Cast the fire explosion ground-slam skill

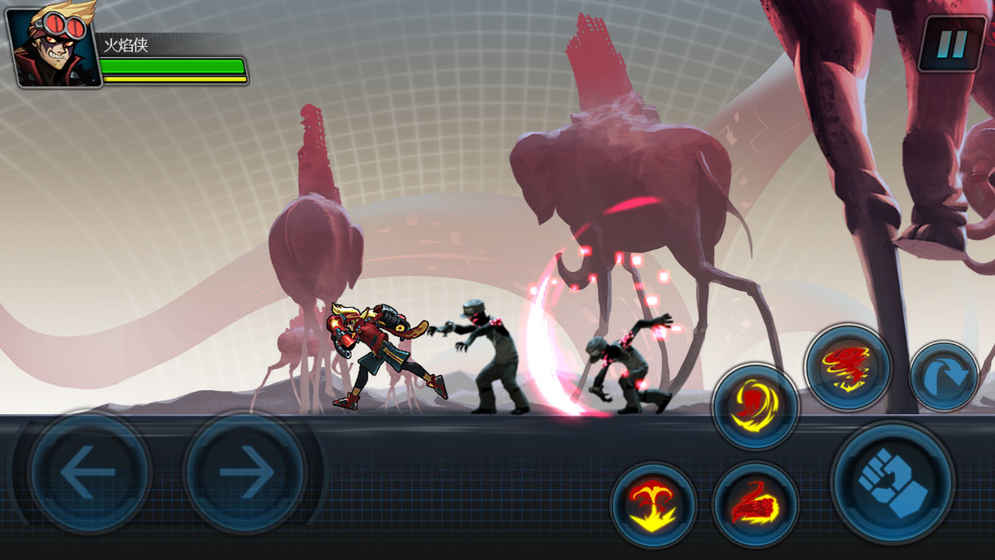pyautogui.click(x=654, y=504)
